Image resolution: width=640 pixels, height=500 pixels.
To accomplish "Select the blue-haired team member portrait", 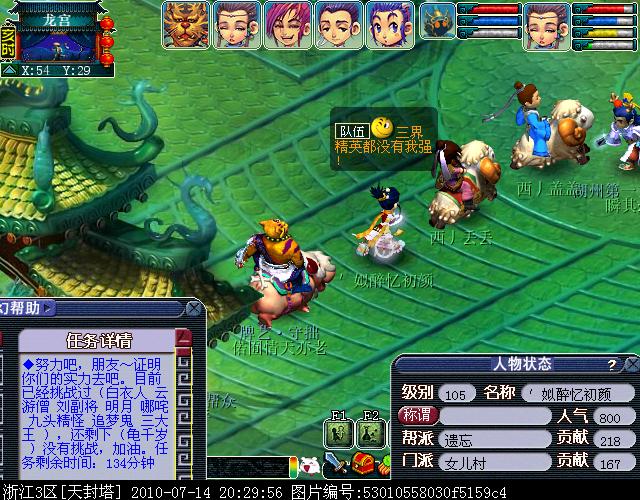I will [x=390, y=23].
